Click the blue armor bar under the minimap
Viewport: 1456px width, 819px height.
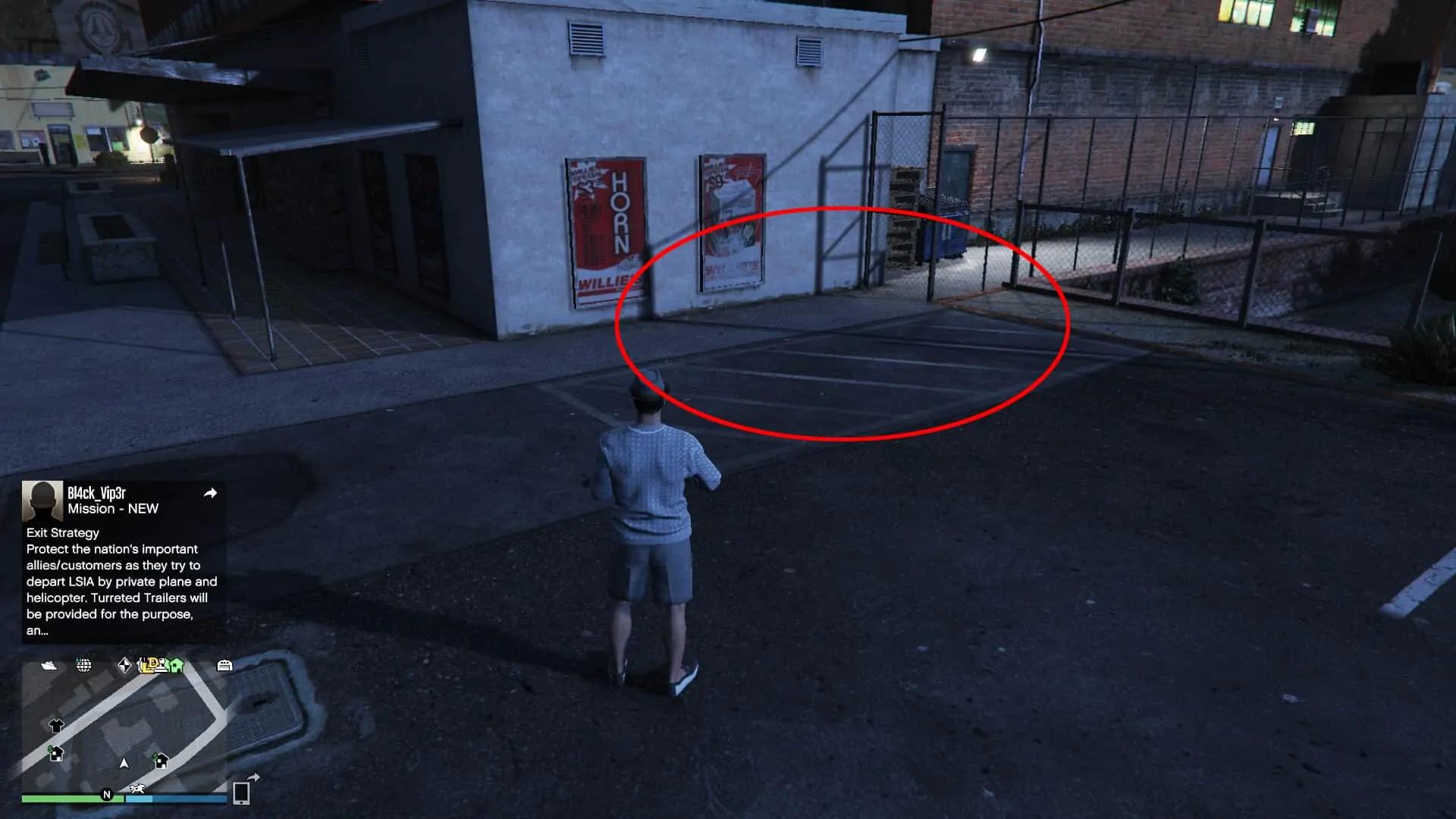(177, 799)
